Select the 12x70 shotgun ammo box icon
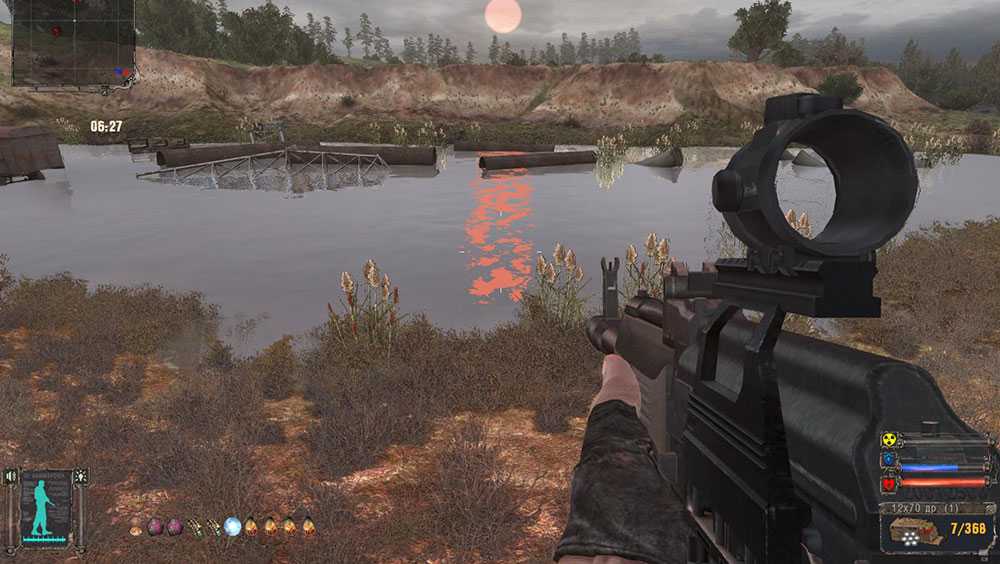 [x=912, y=530]
